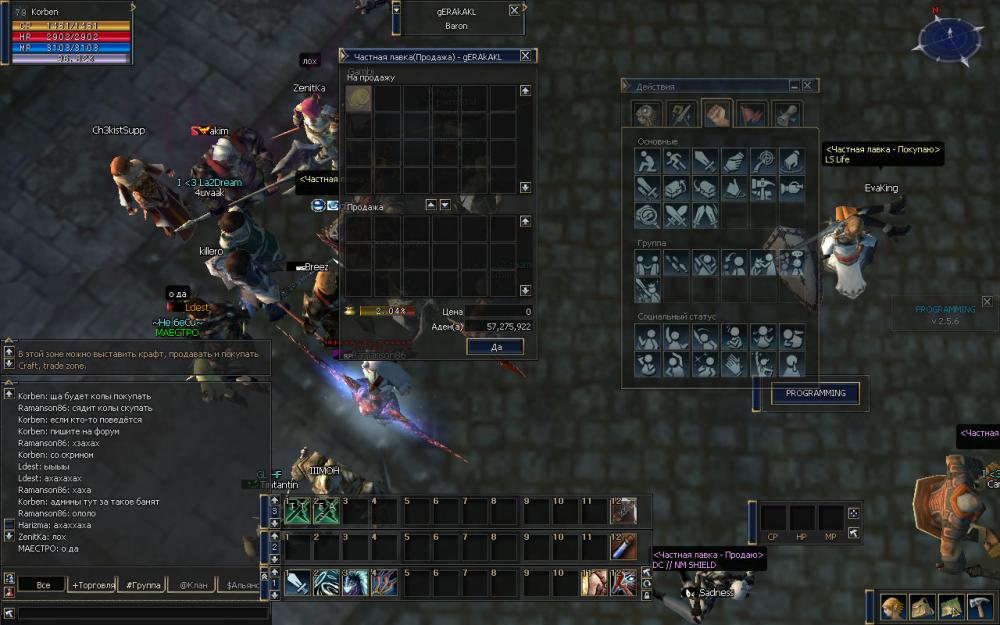Close the Действия actions window
The width and height of the screenshot is (1000, 625).
[807, 86]
